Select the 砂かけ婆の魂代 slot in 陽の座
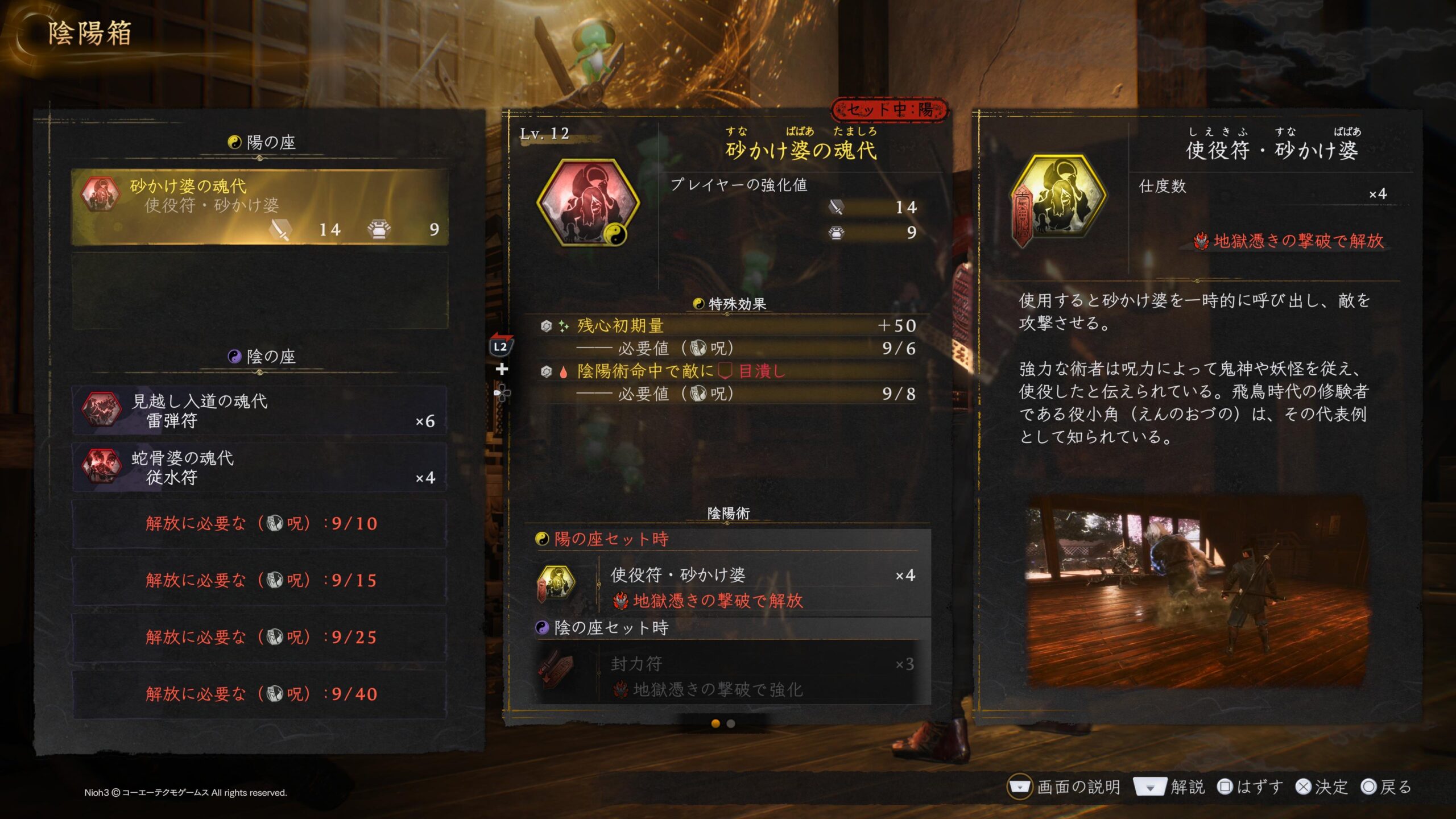The image size is (1456, 819). point(259,207)
